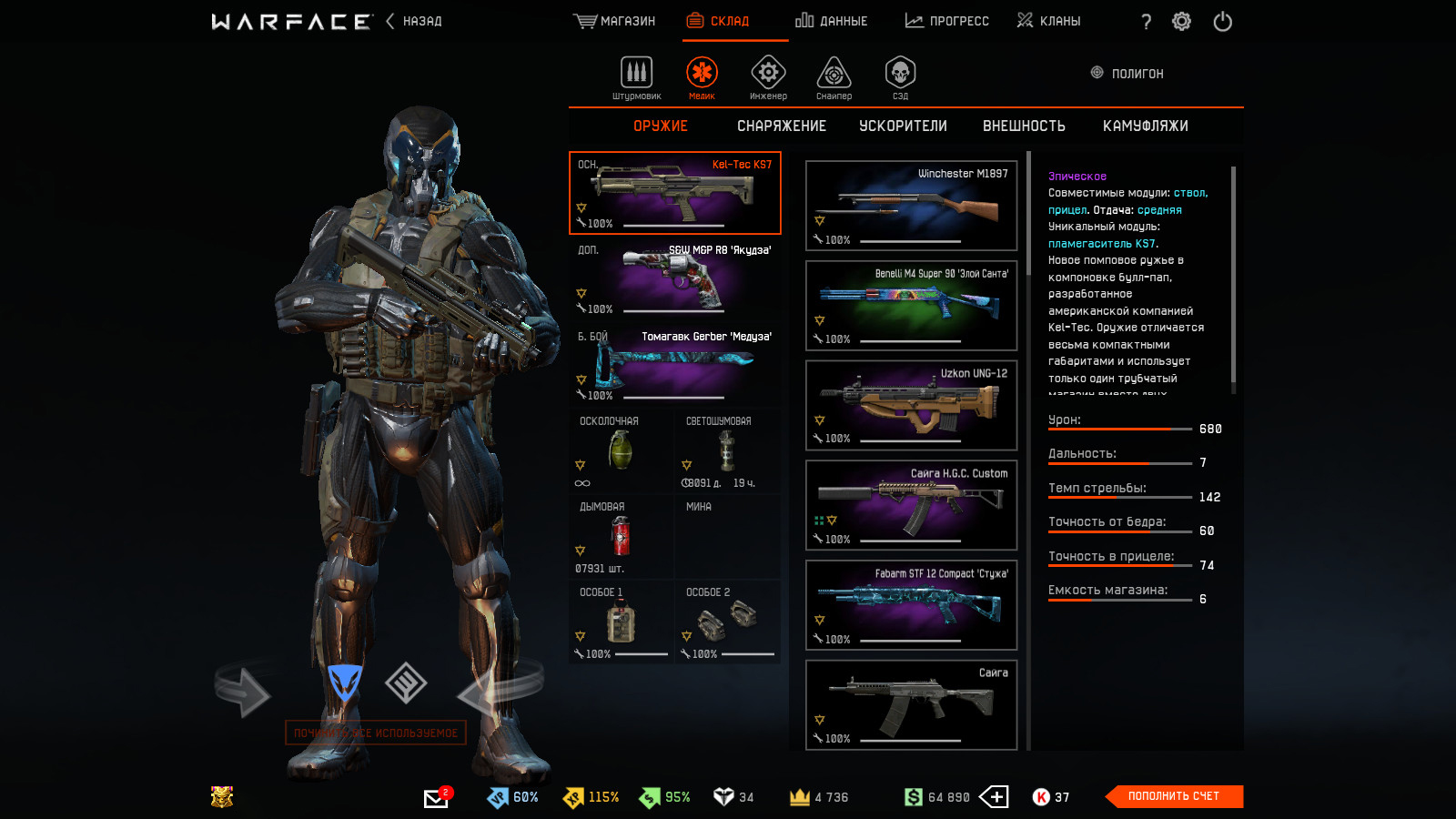Image resolution: width=1456 pixels, height=819 pixels.
Task: Open the Кланы clans menu
Action: point(1048,21)
